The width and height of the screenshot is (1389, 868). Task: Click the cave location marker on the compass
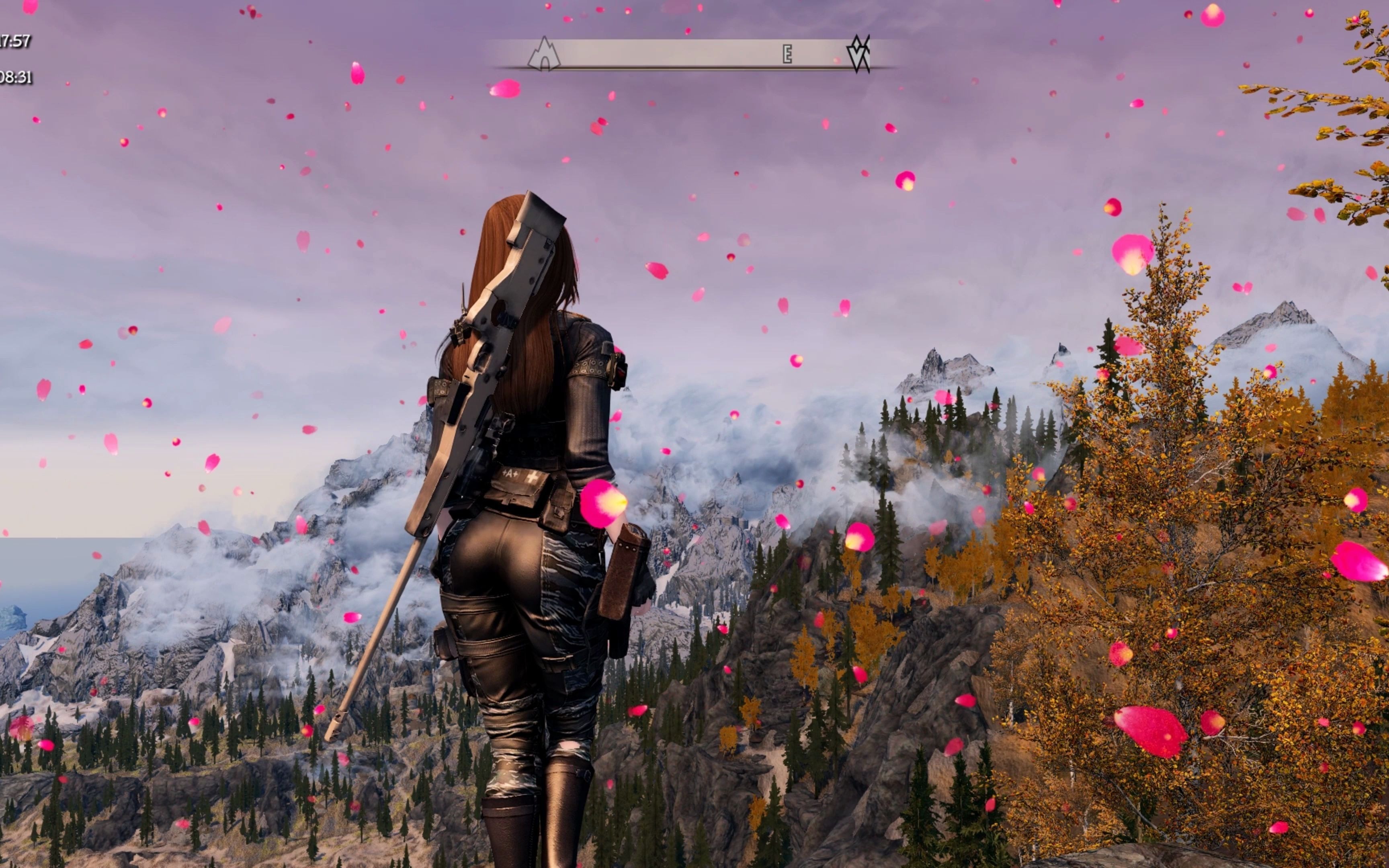click(x=543, y=55)
